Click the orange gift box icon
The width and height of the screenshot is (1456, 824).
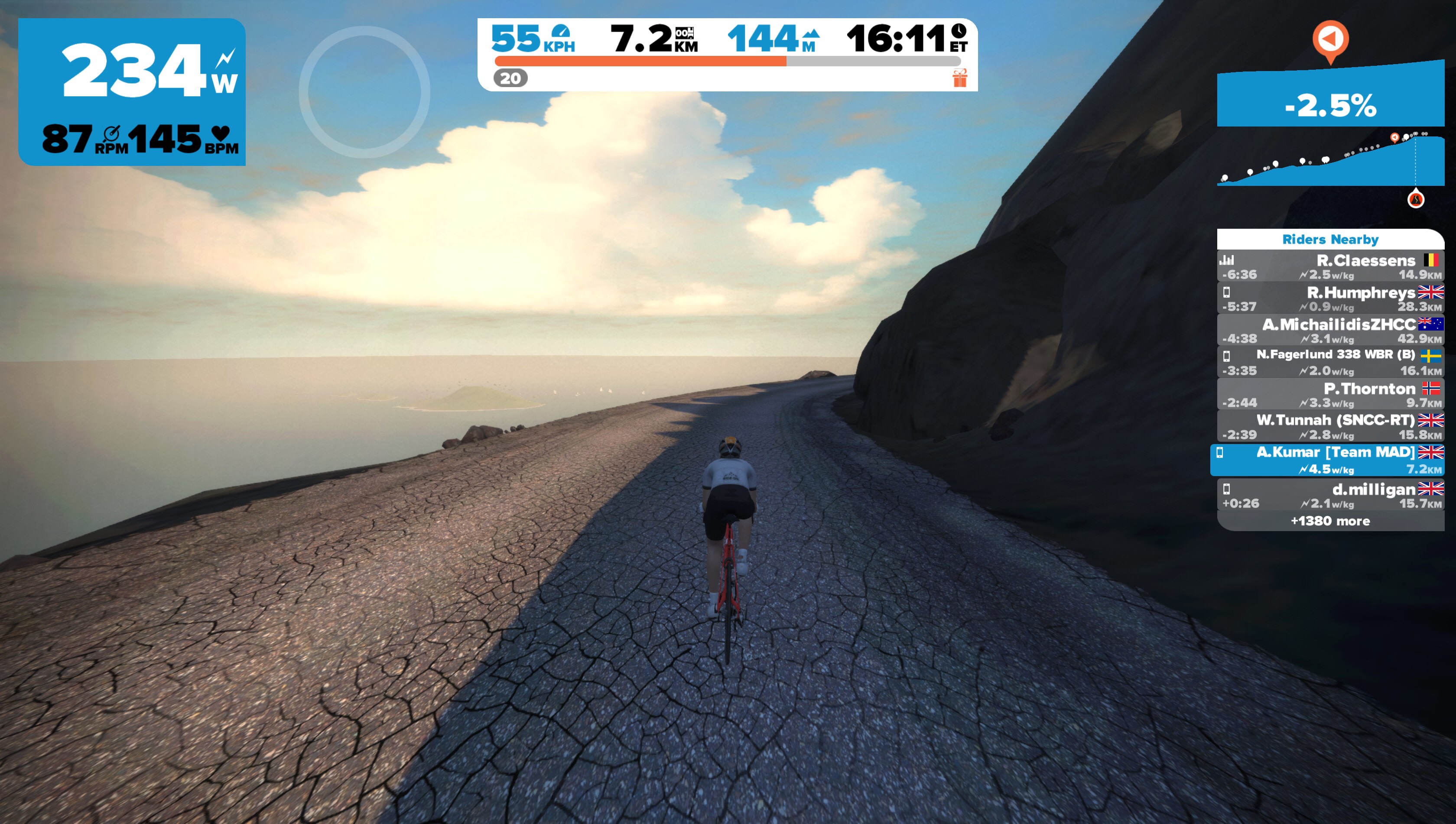[960, 78]
